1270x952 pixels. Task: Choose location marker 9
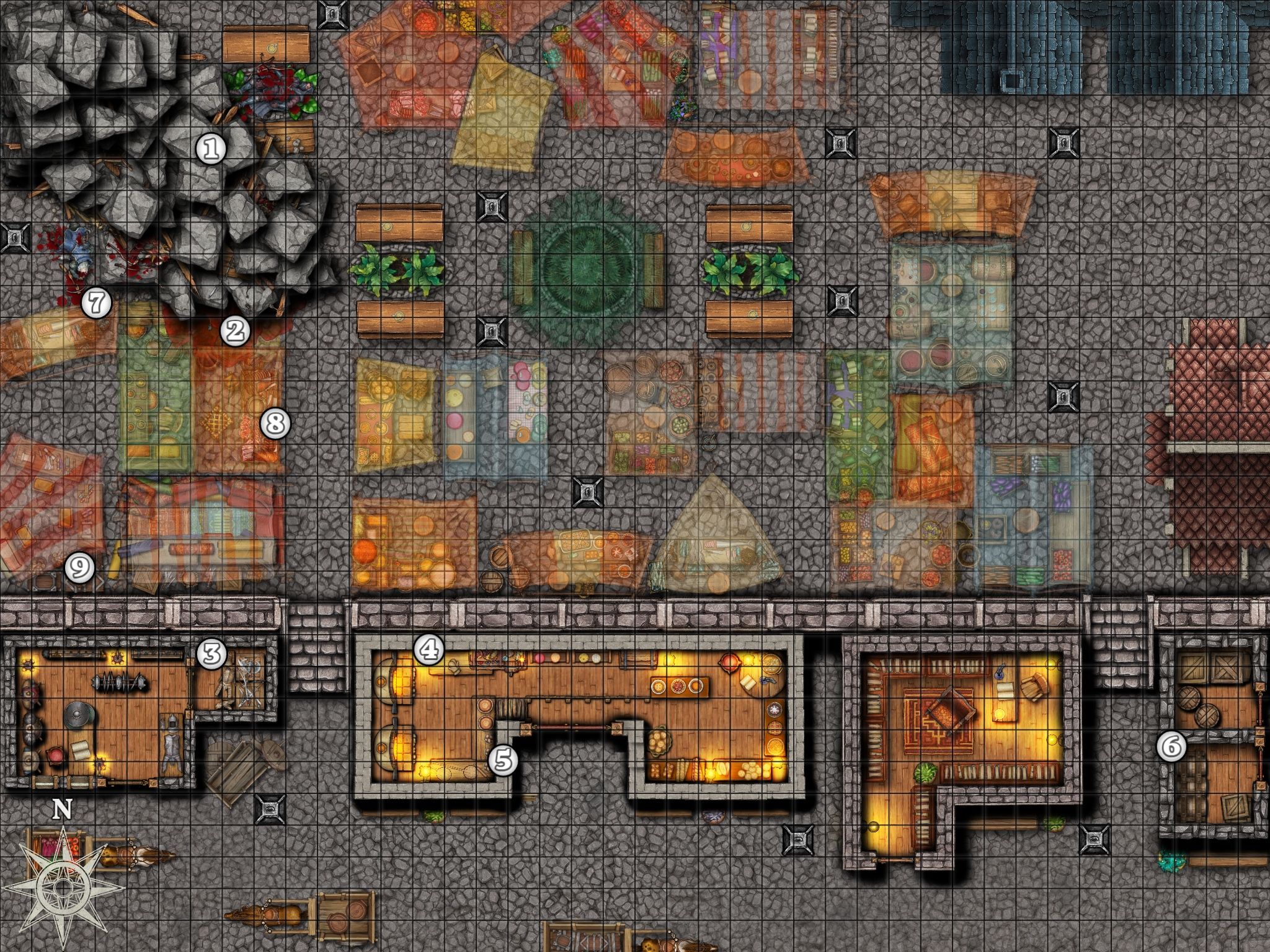81,567
